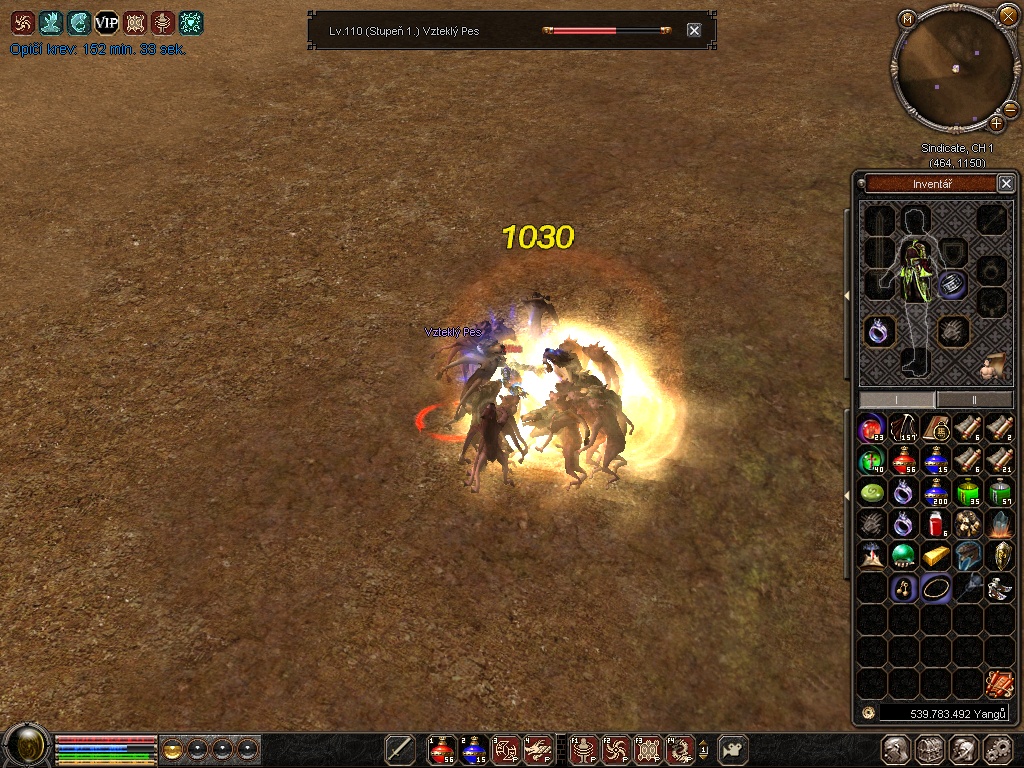The height and width of the screenshot is (768, 1024).
Task: Click the equipped ring in the equipment panel
Action: point(879,331)
